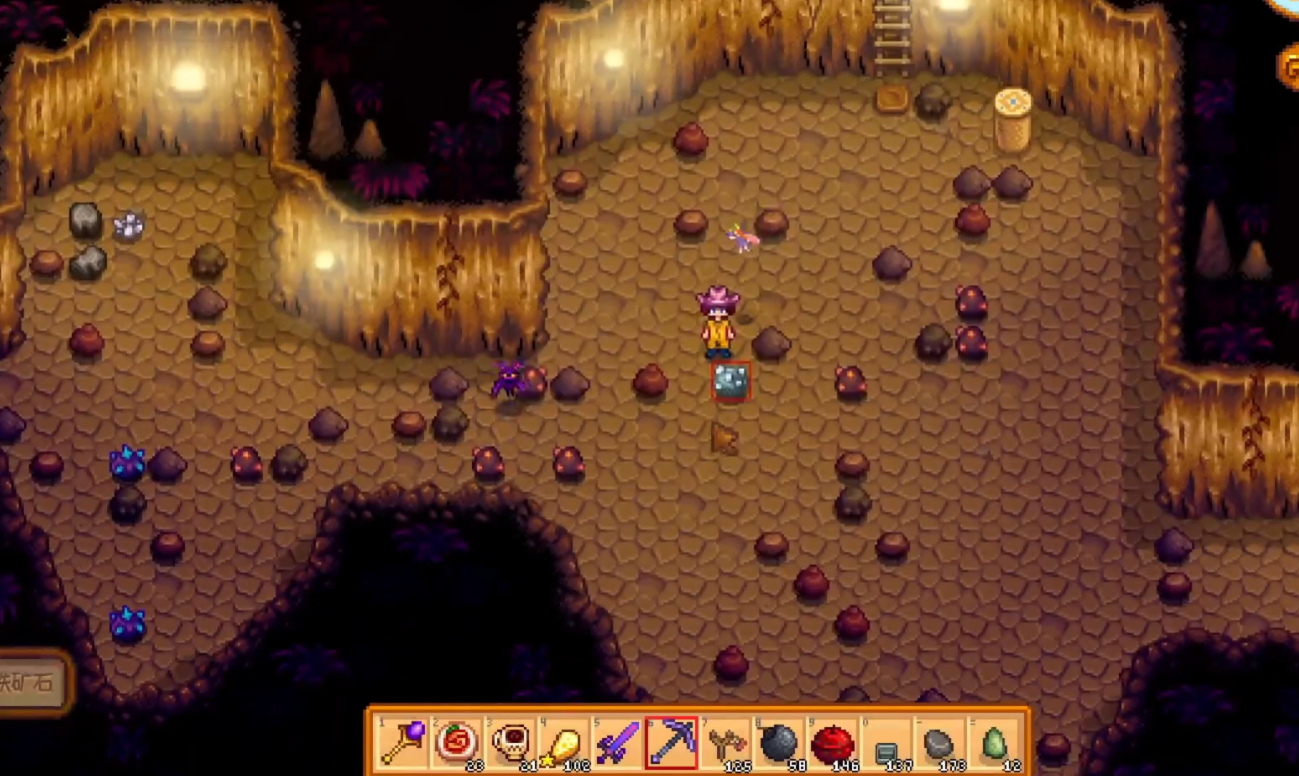
Task: Equip the purple Galaxy Sword
Action: coord(617,744)
